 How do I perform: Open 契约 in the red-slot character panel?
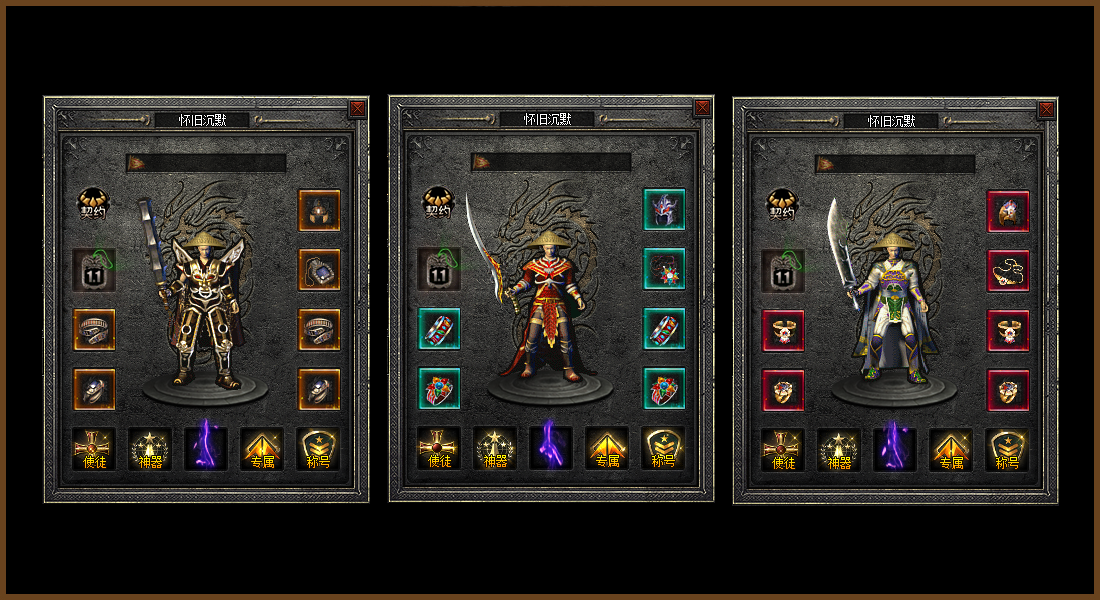coord(783,204)
